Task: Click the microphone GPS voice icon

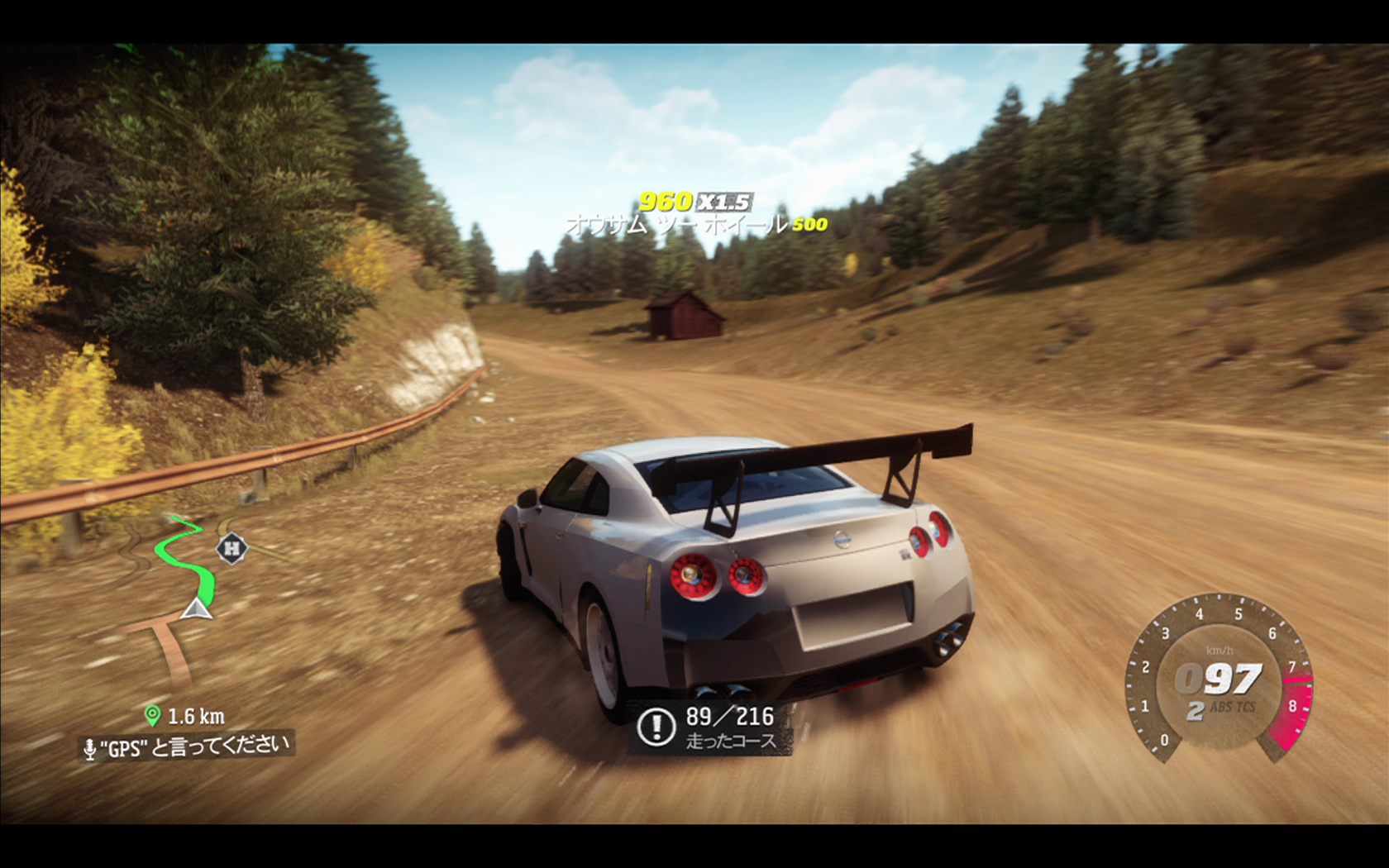Action: [90, 750]
